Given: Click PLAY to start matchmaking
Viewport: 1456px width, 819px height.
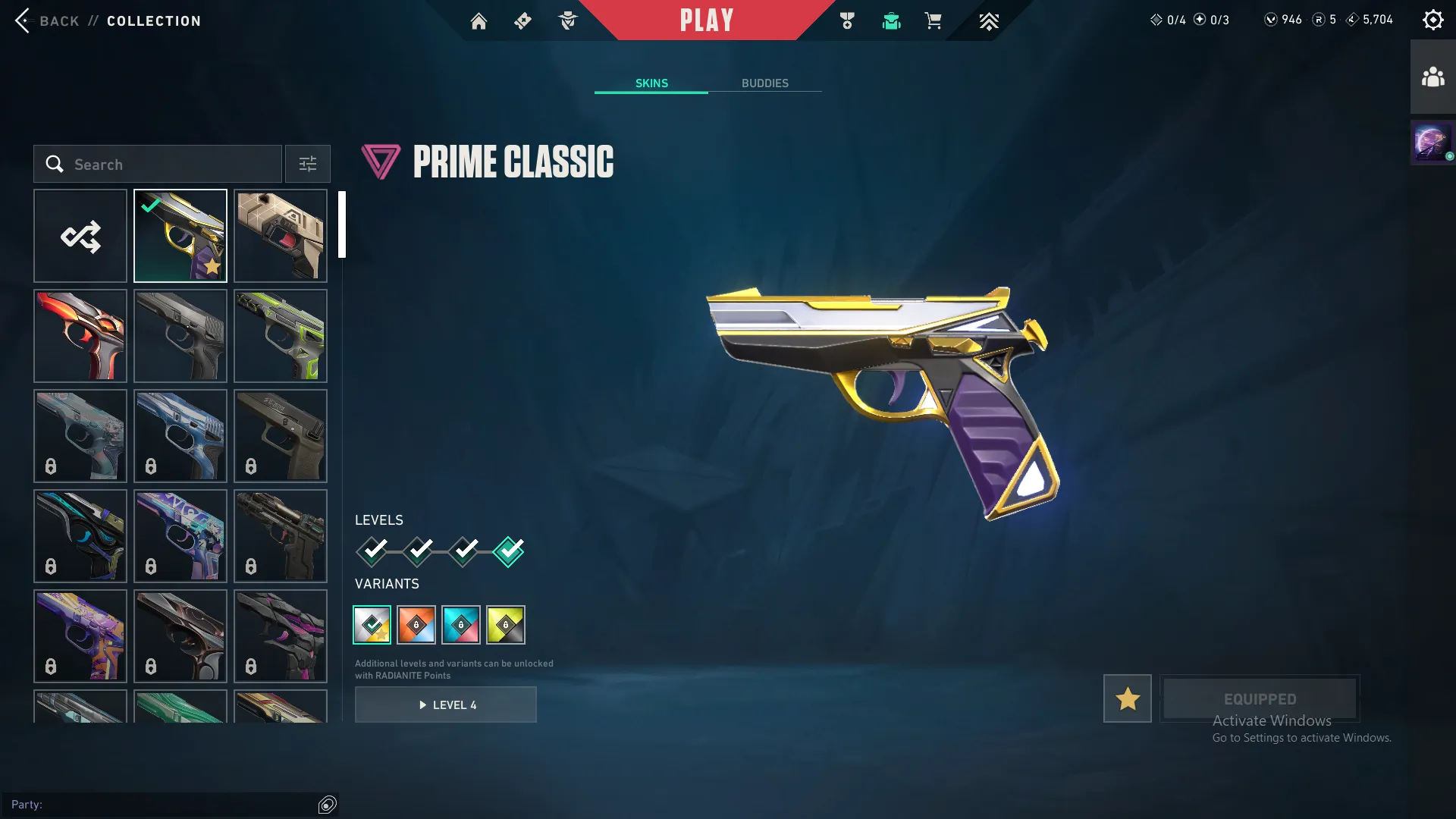Looking at the screenshot, I should click(x=707, y=20).
